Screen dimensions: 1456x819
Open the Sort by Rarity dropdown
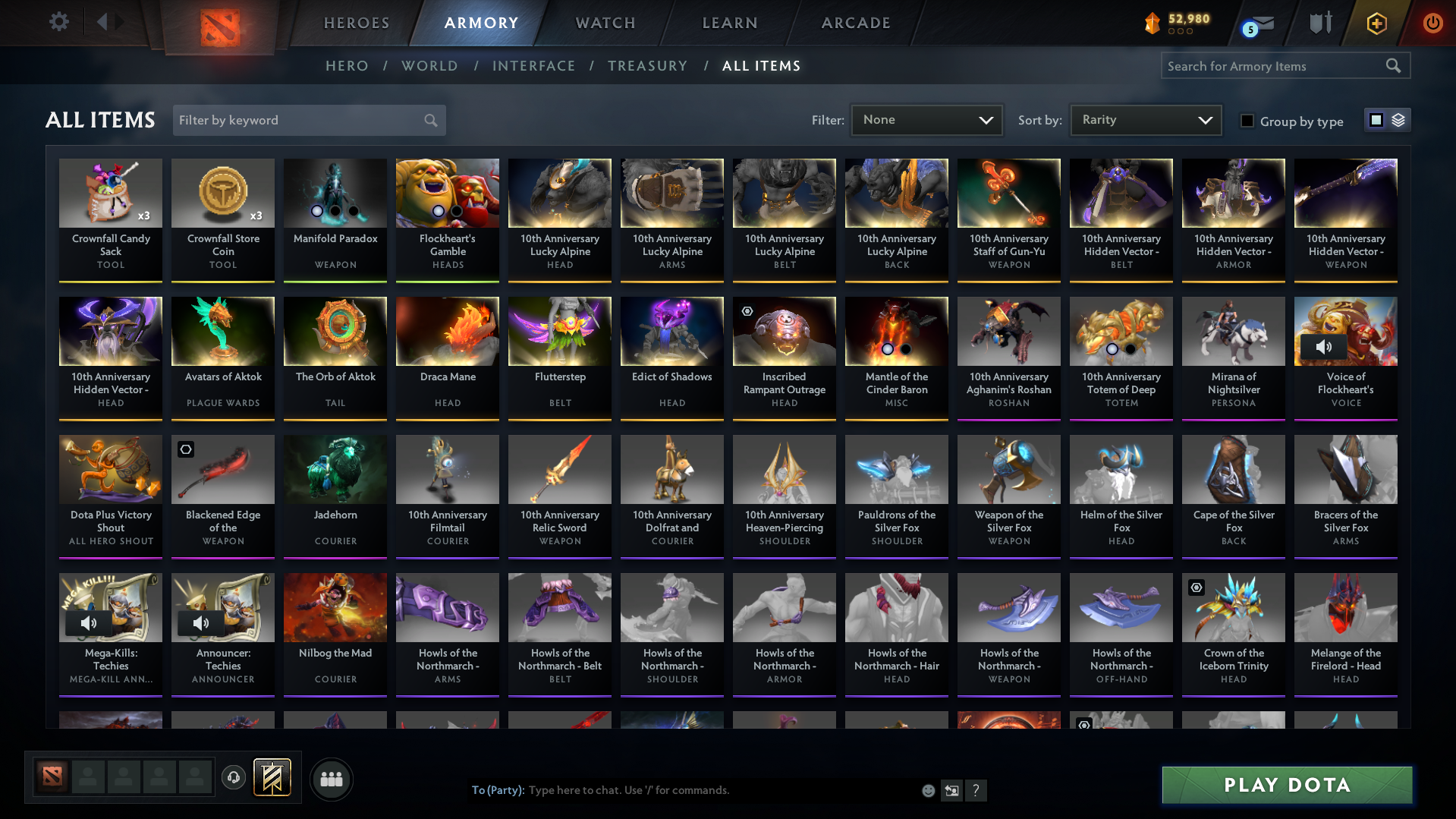pyautogui.click(x=1146, y=119)
